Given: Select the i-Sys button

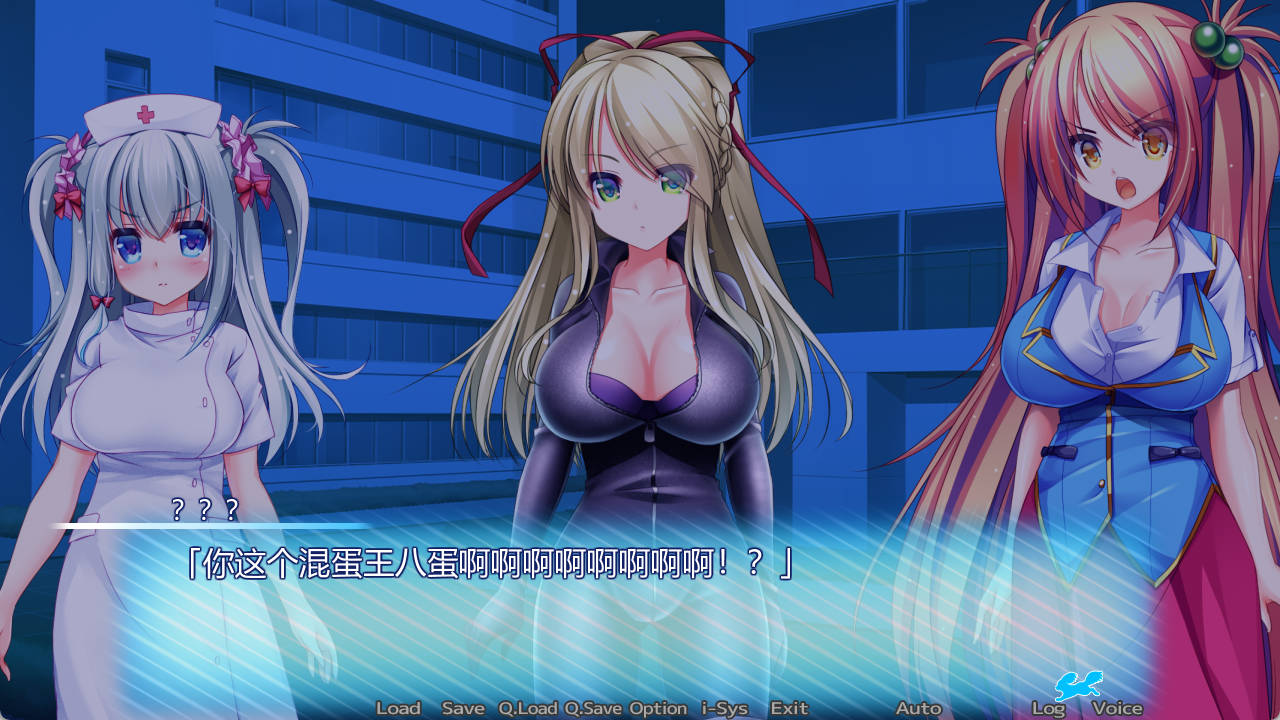Looking at the screenshot, I should tap(724, 708).
